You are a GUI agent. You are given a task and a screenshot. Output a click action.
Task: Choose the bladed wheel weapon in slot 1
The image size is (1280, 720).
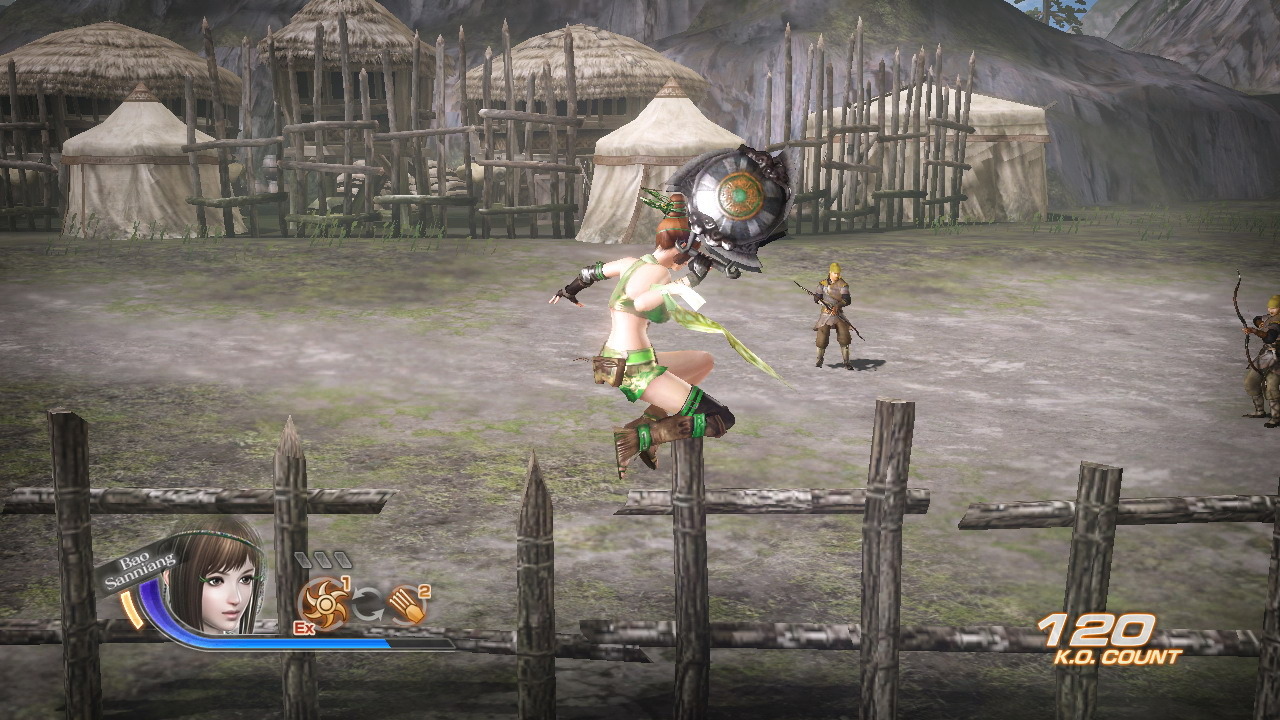click(324, 603)
